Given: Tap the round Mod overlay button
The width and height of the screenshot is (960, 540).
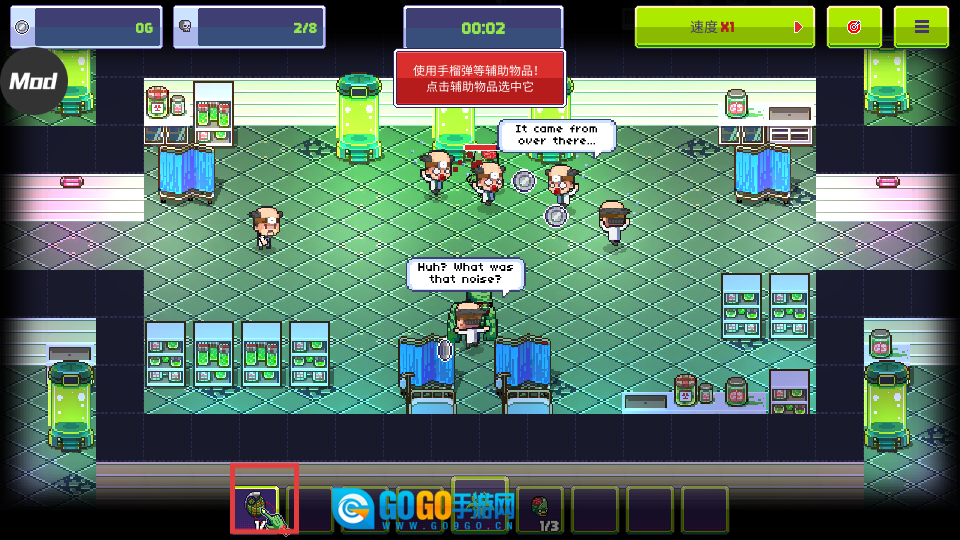Looking at the screenshot, I should 33,81.
